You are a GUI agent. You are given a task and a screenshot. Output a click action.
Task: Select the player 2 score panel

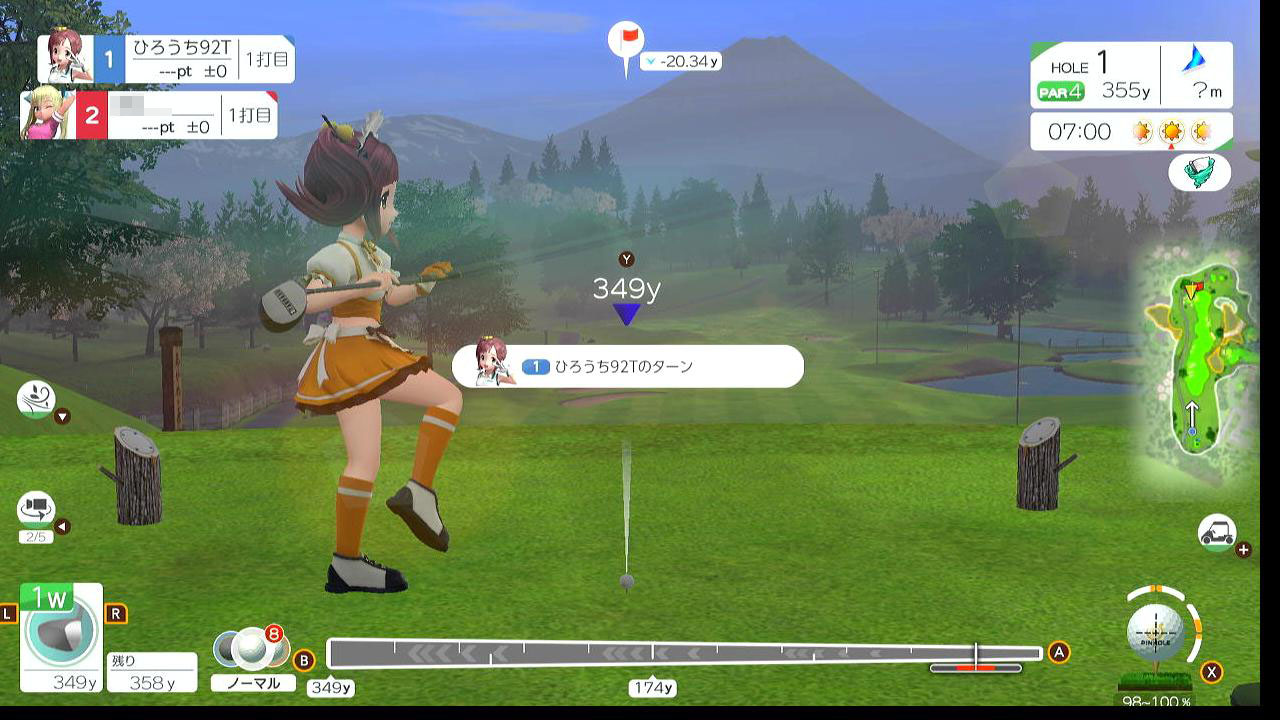pos(150,116)
